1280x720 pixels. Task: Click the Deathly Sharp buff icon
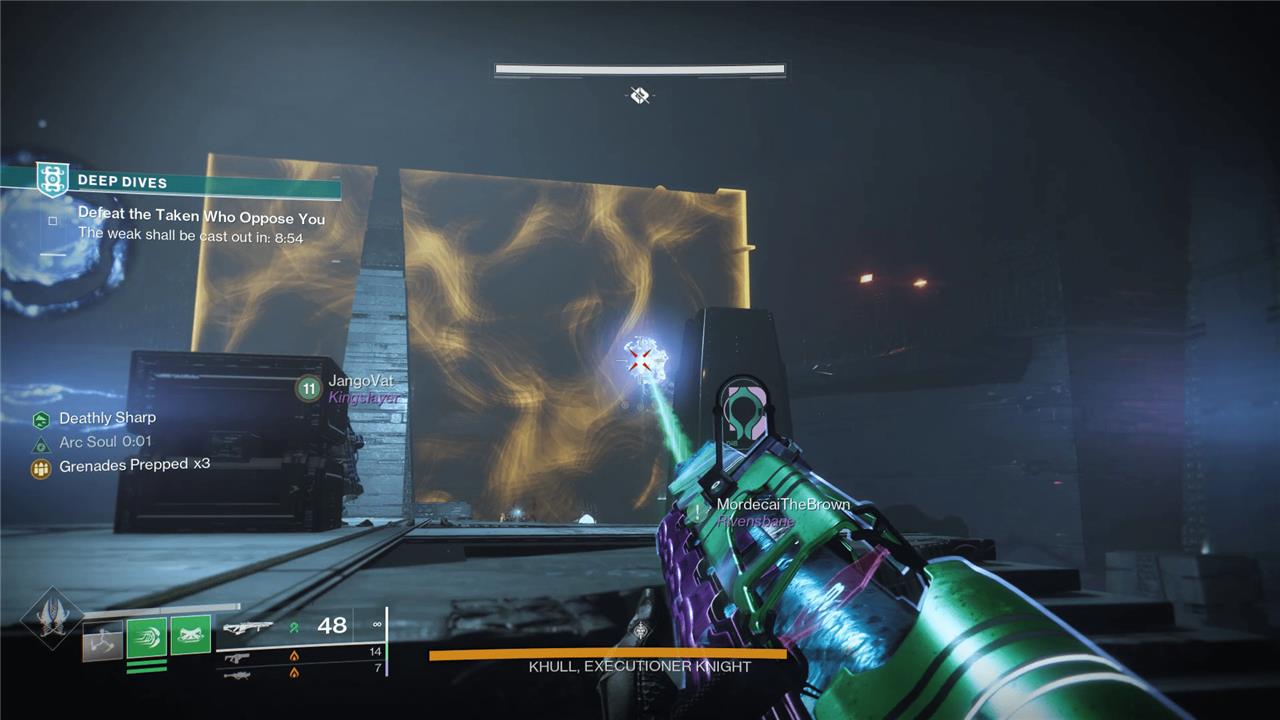coord(41,420)
